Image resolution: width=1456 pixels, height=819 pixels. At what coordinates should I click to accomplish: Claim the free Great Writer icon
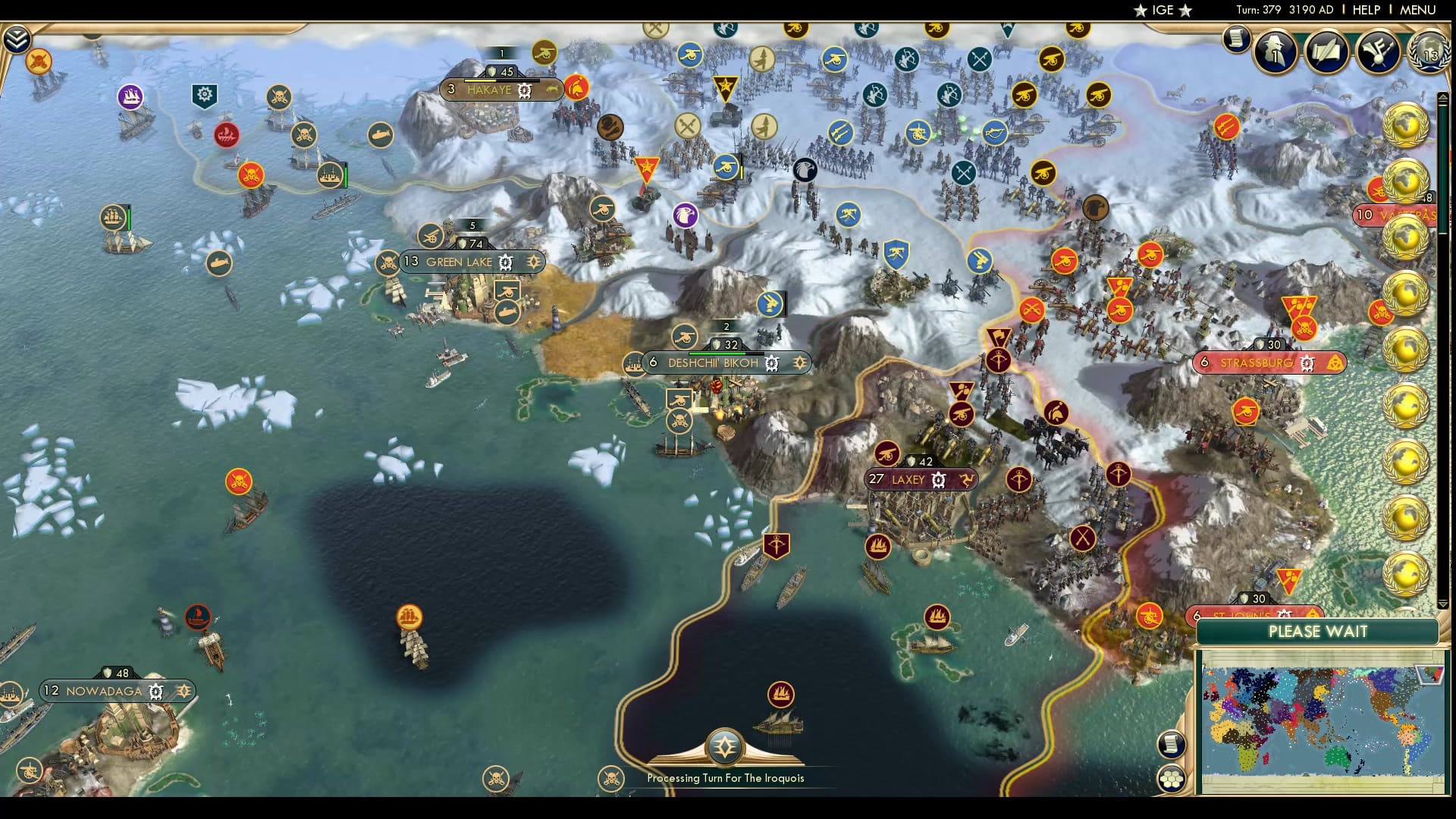click(1326, 51)
